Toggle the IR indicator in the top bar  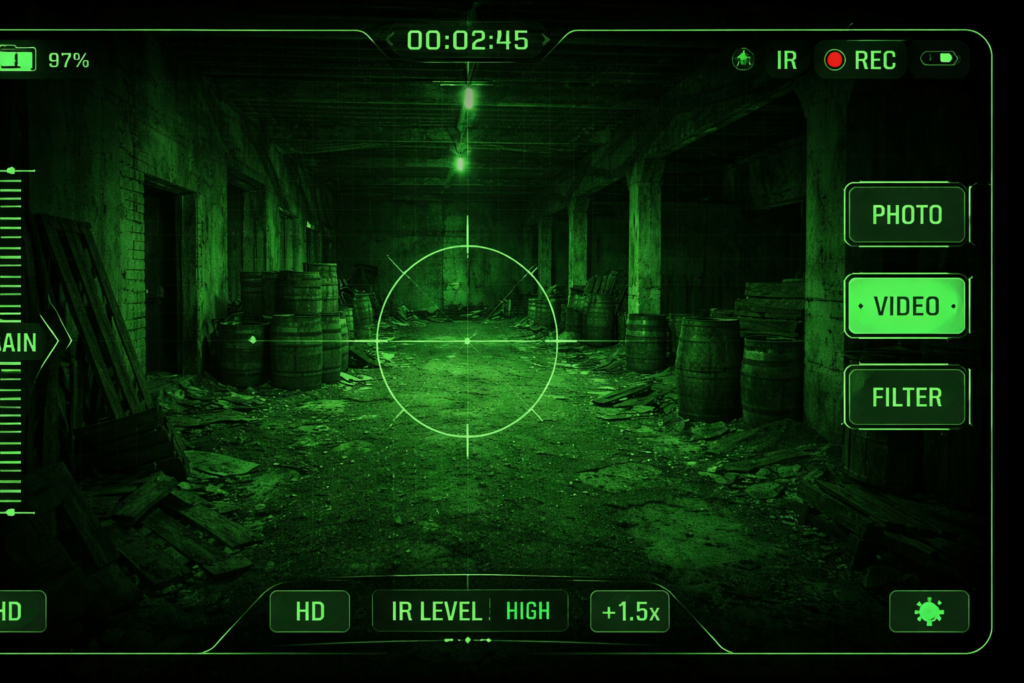[x=787, y=60]
